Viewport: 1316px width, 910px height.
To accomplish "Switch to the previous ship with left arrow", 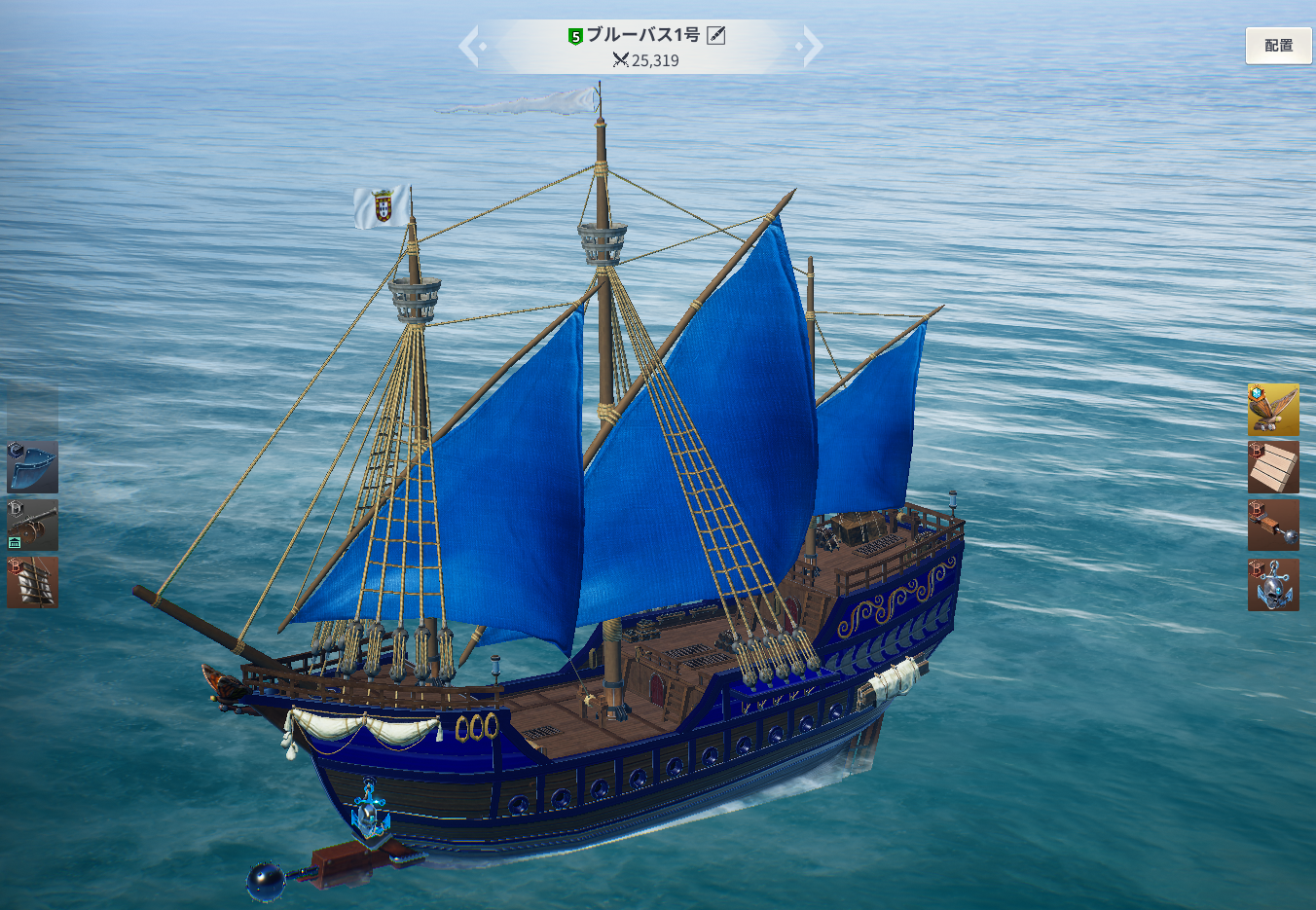I will [469, 46].
